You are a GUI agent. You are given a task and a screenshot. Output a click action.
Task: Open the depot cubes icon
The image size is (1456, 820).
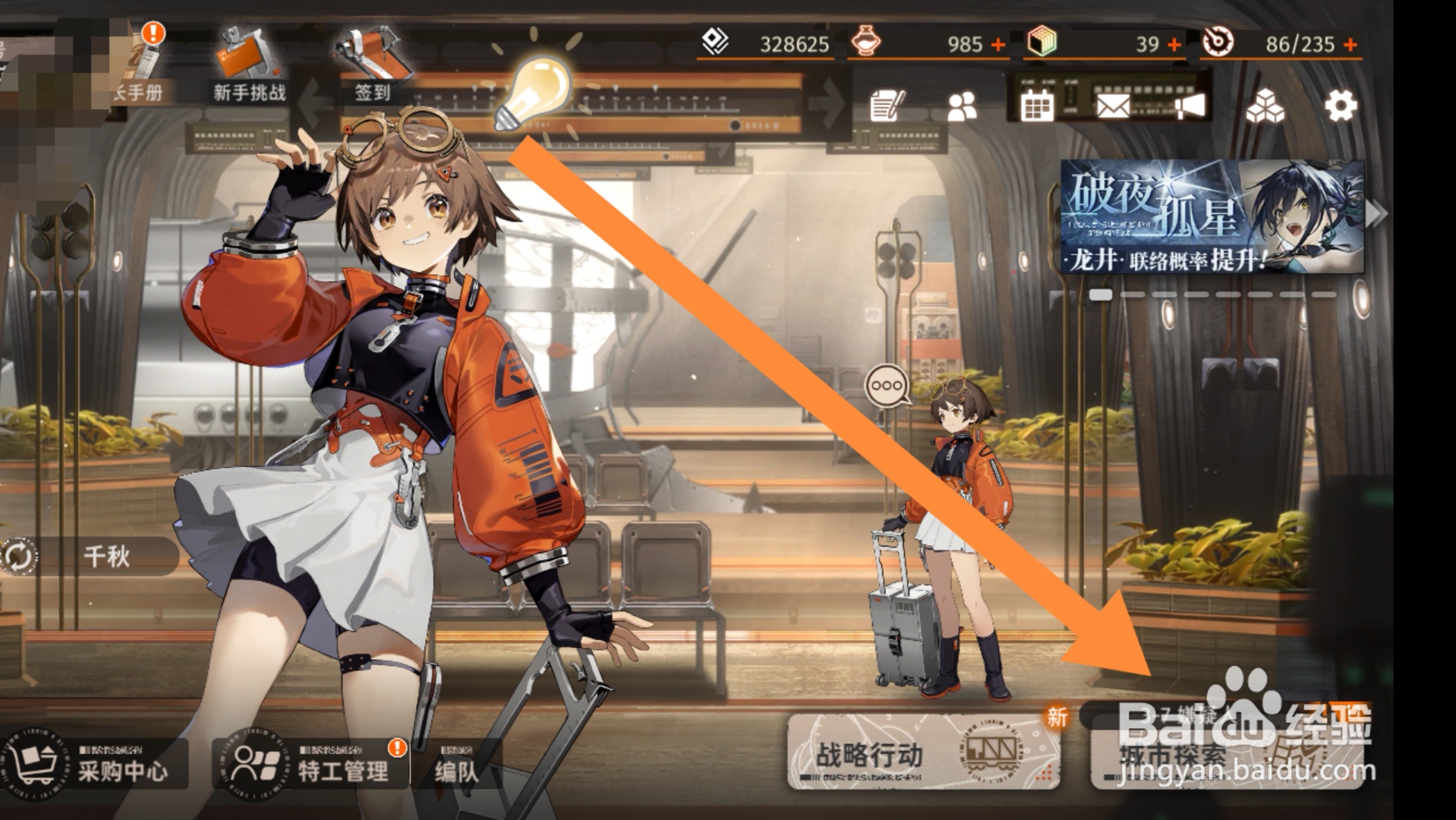click(x=1264, y=104)
